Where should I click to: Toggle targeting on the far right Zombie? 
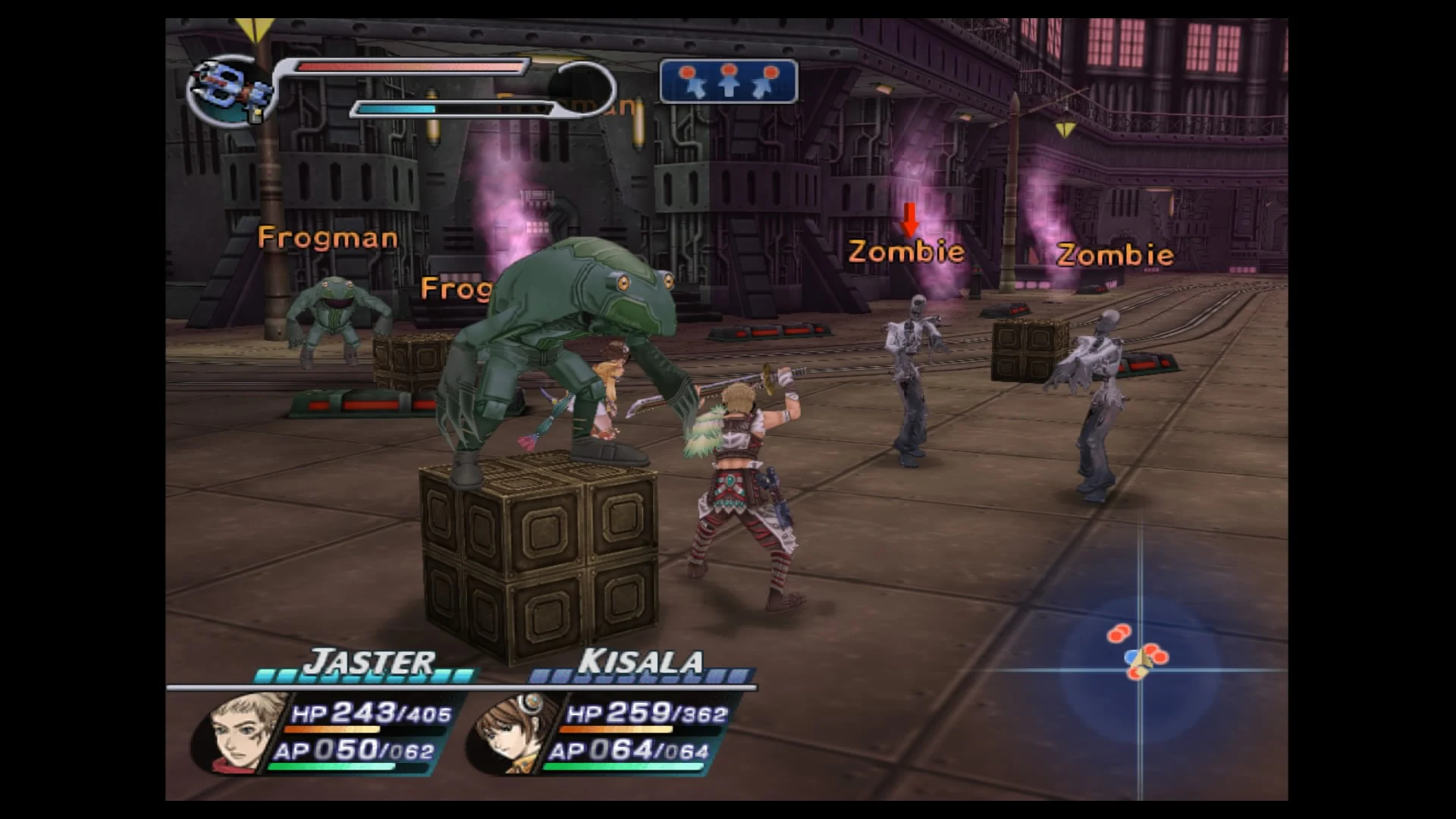(1116, 253)
